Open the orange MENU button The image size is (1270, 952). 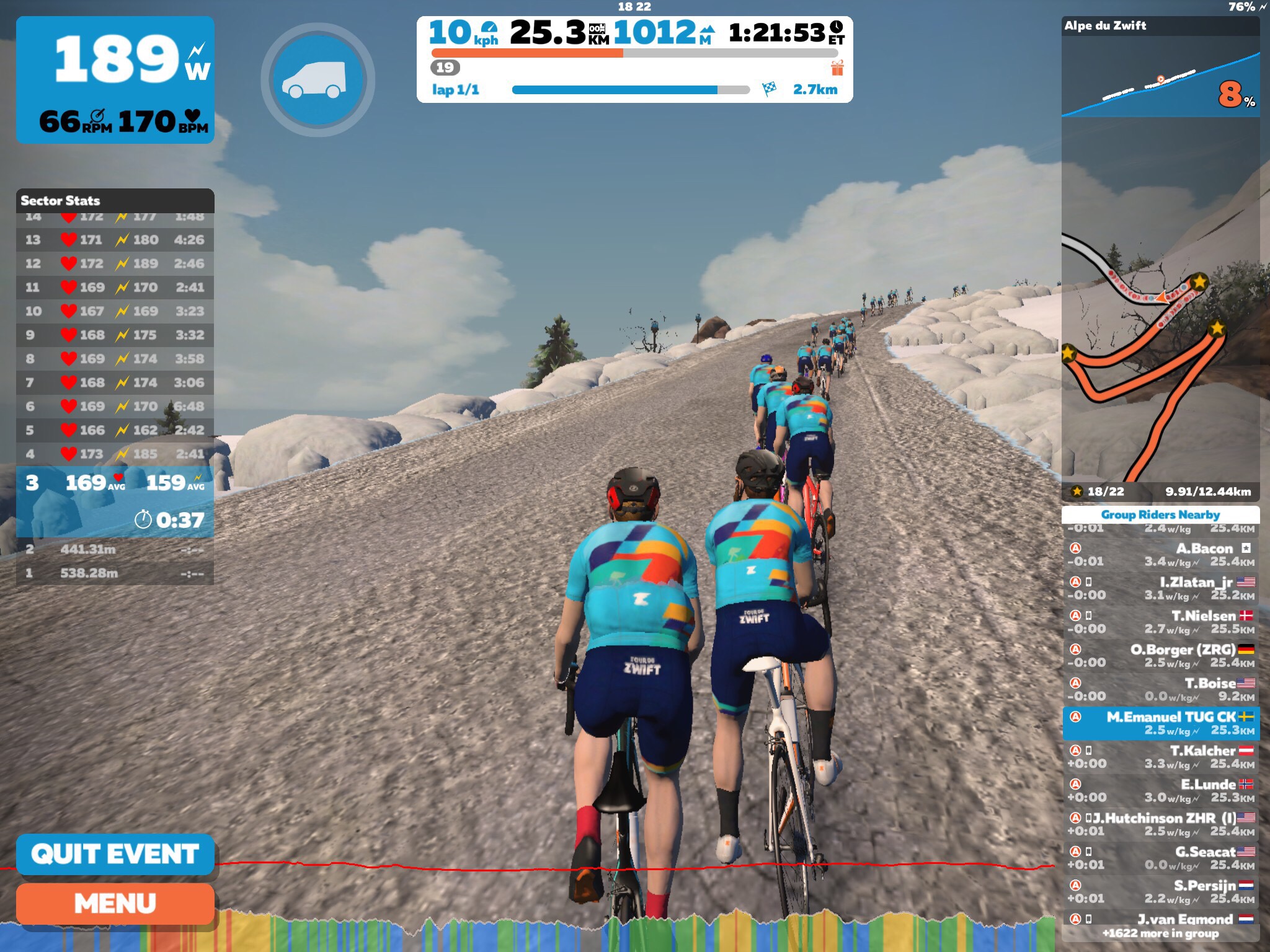click(115, 904)
